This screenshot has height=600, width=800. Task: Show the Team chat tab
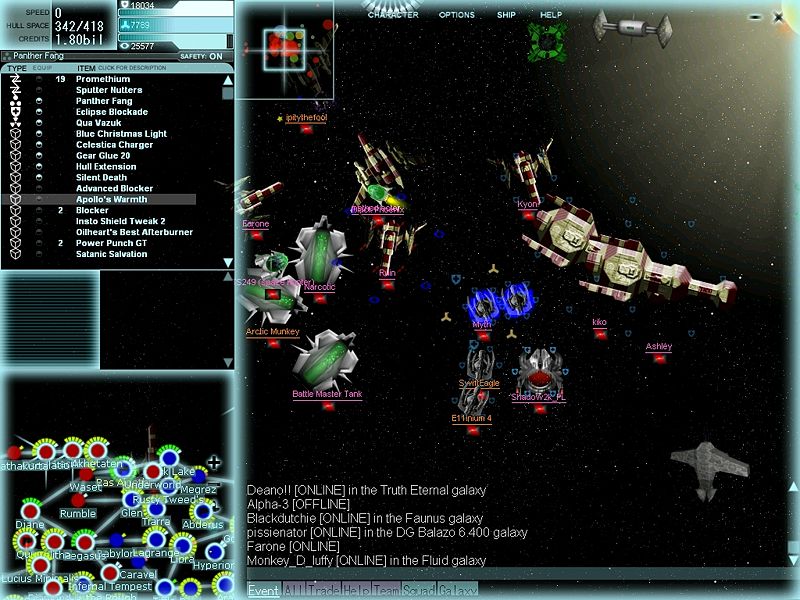[x=387, y=590]
